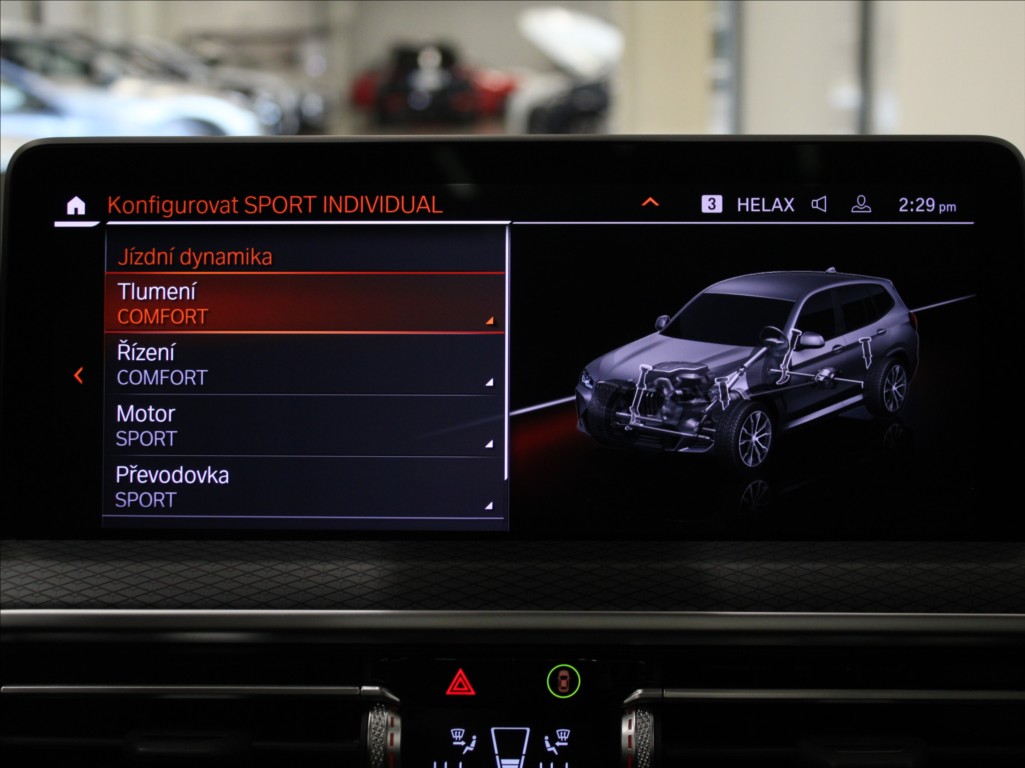Tap the home icon

coord(76,206)
